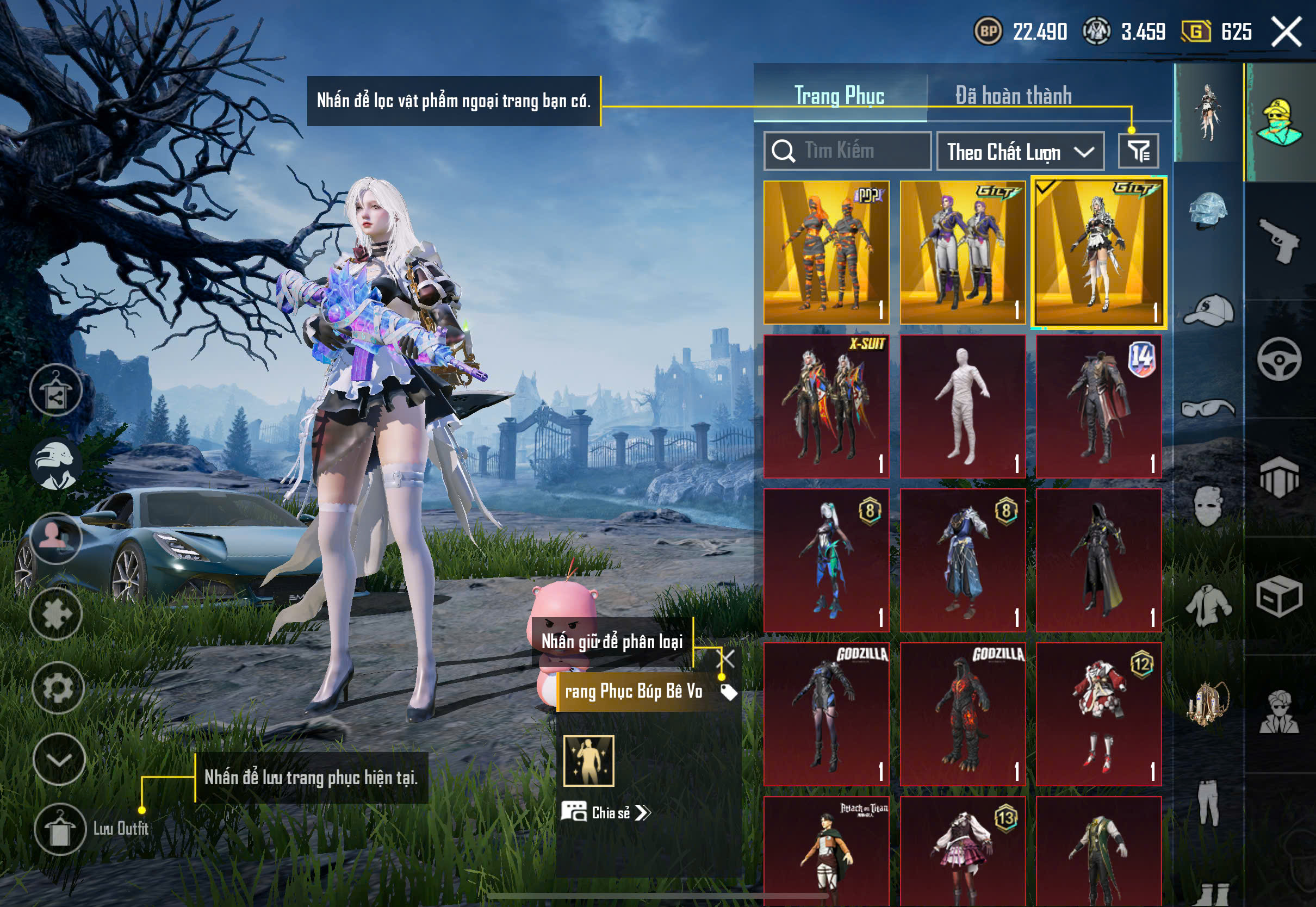Click the Tìm Kiếm search field
This screenshot has height=907, width=1316.
[847, 151]
